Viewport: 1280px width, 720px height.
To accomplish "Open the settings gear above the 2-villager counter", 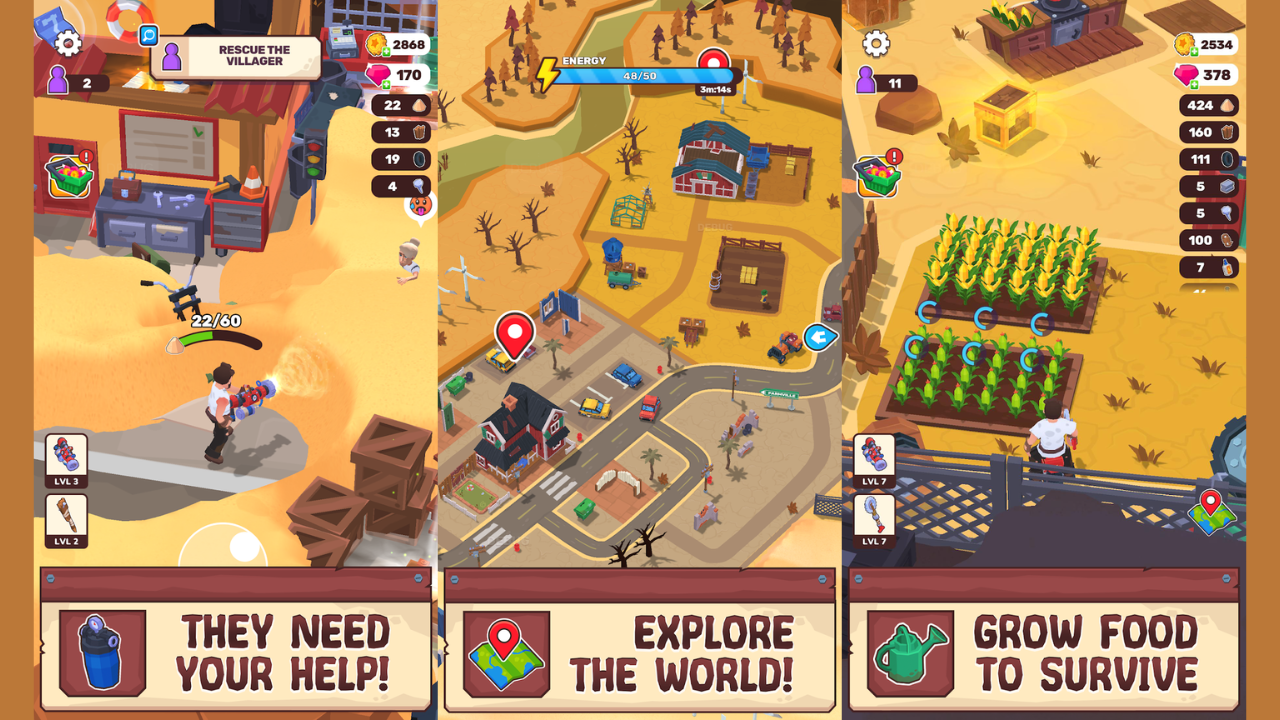I will point(68,43).
